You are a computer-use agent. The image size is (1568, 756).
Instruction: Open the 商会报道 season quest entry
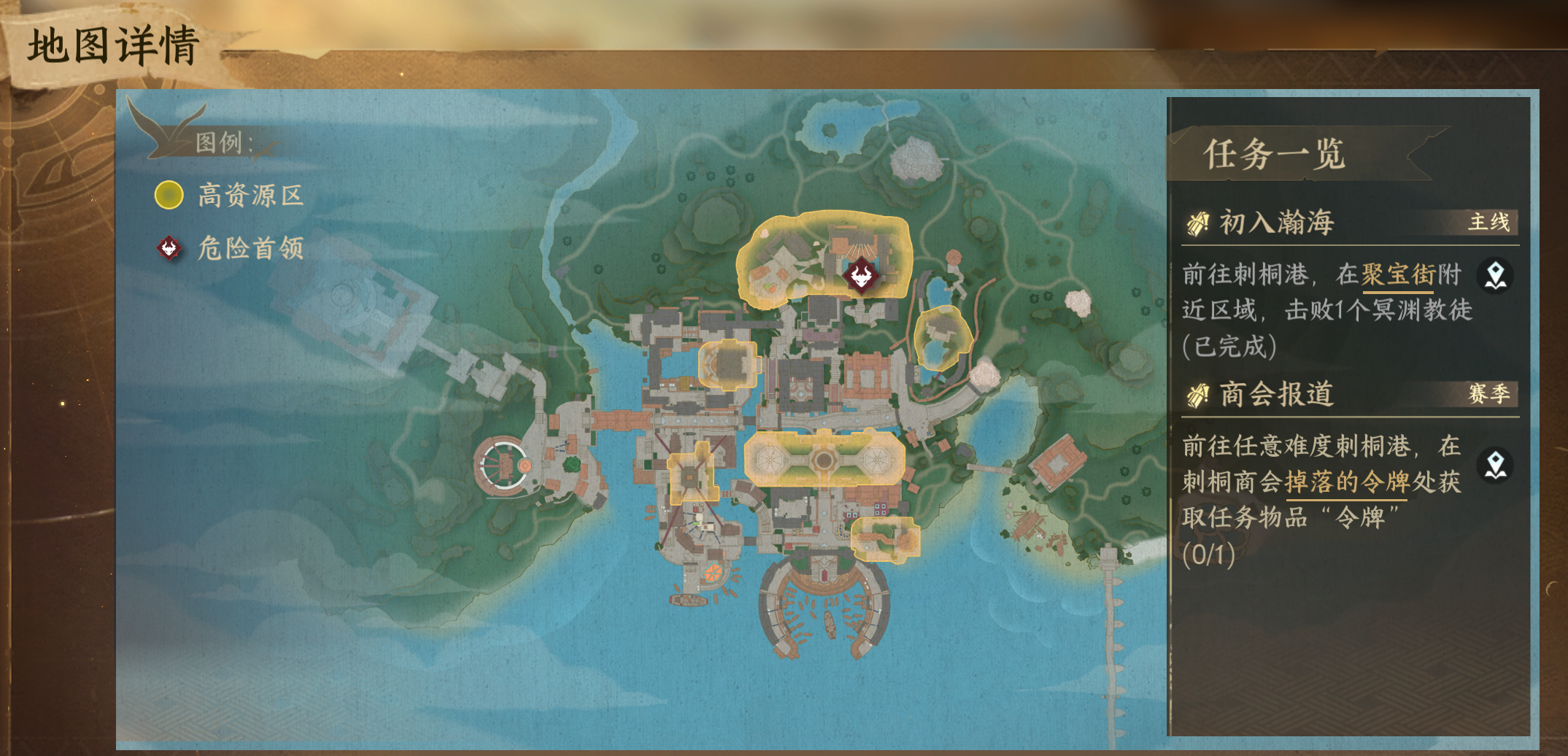click(x=1277, y=394)
